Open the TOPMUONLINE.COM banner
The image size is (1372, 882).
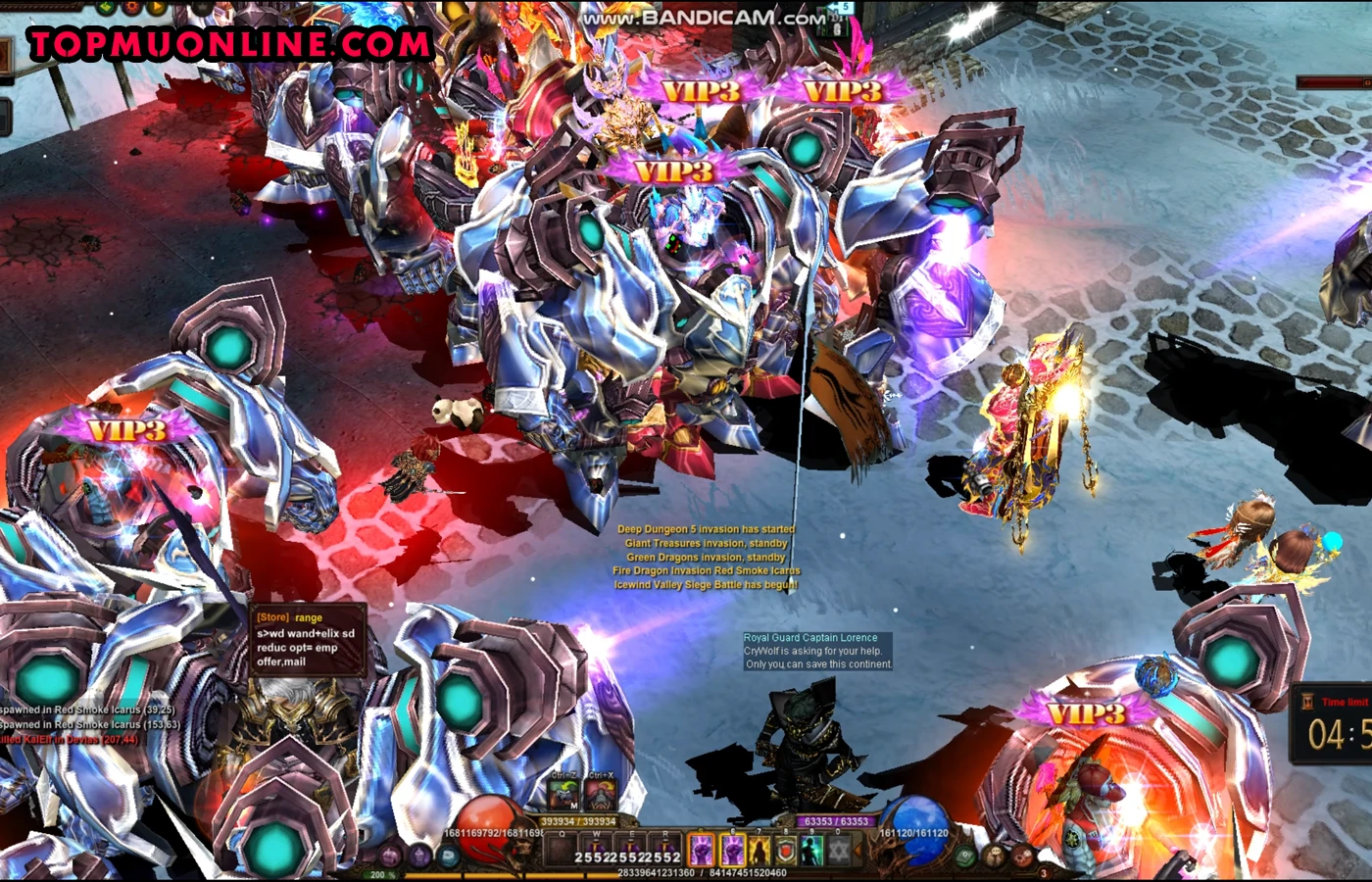click(x=230, y=44)
